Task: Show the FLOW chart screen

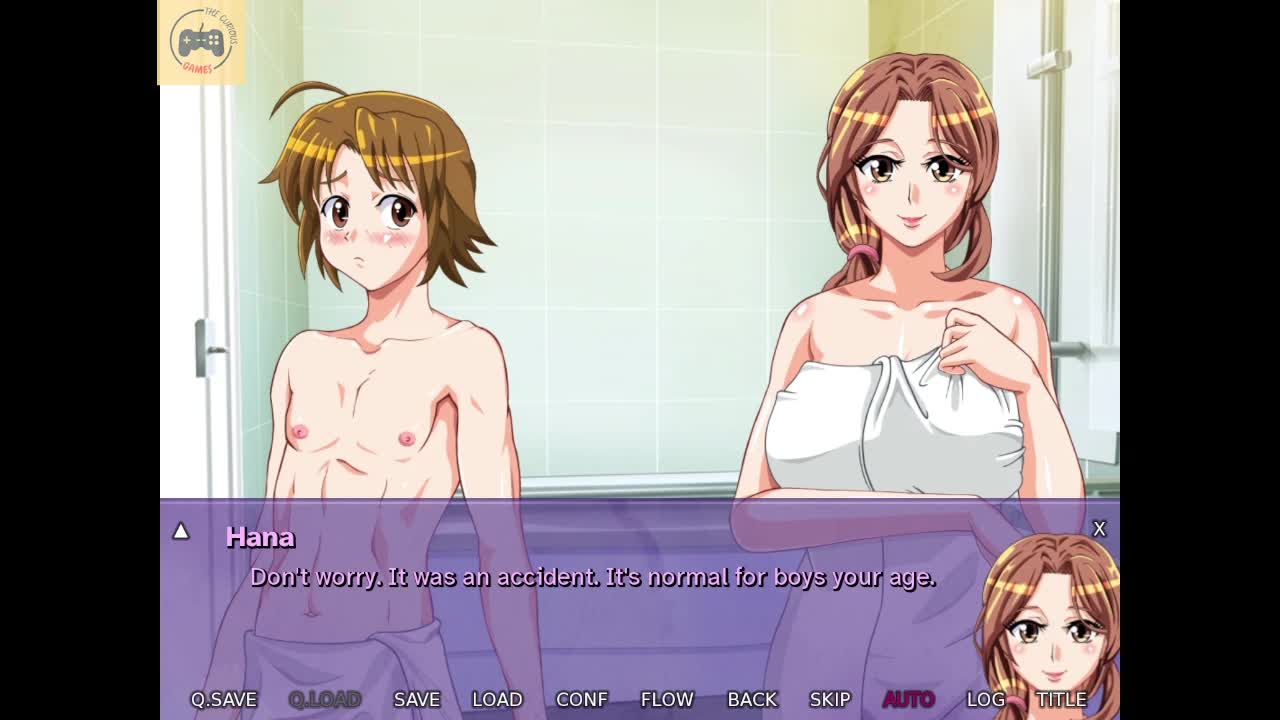Action: click(x=667, y=700)
